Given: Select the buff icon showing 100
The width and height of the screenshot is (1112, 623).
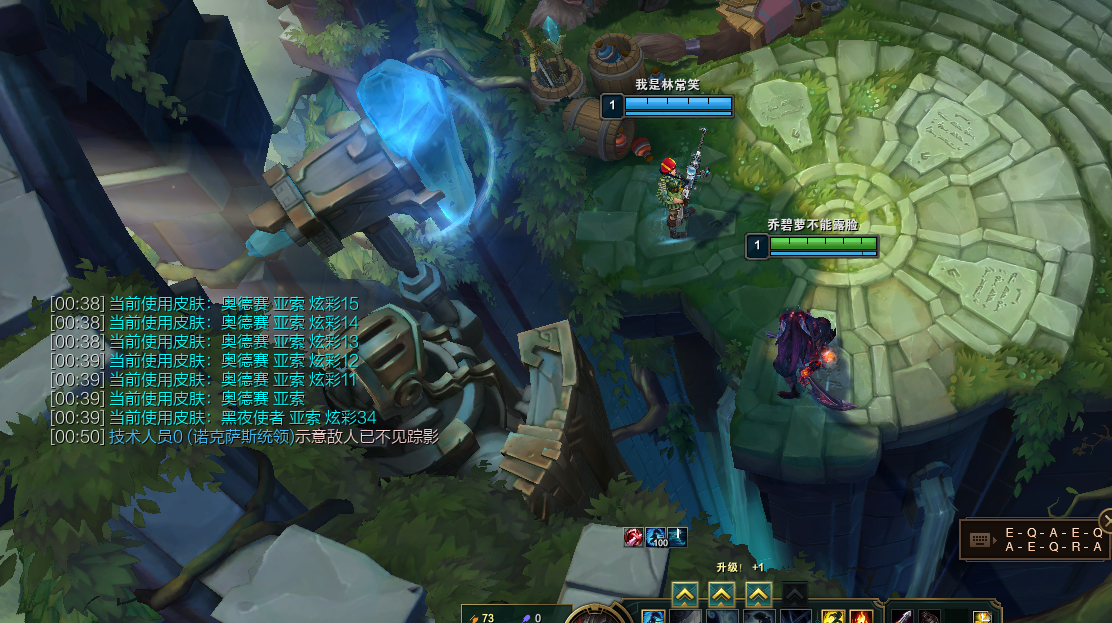Looking at the screenshot, I should point(656,537).
